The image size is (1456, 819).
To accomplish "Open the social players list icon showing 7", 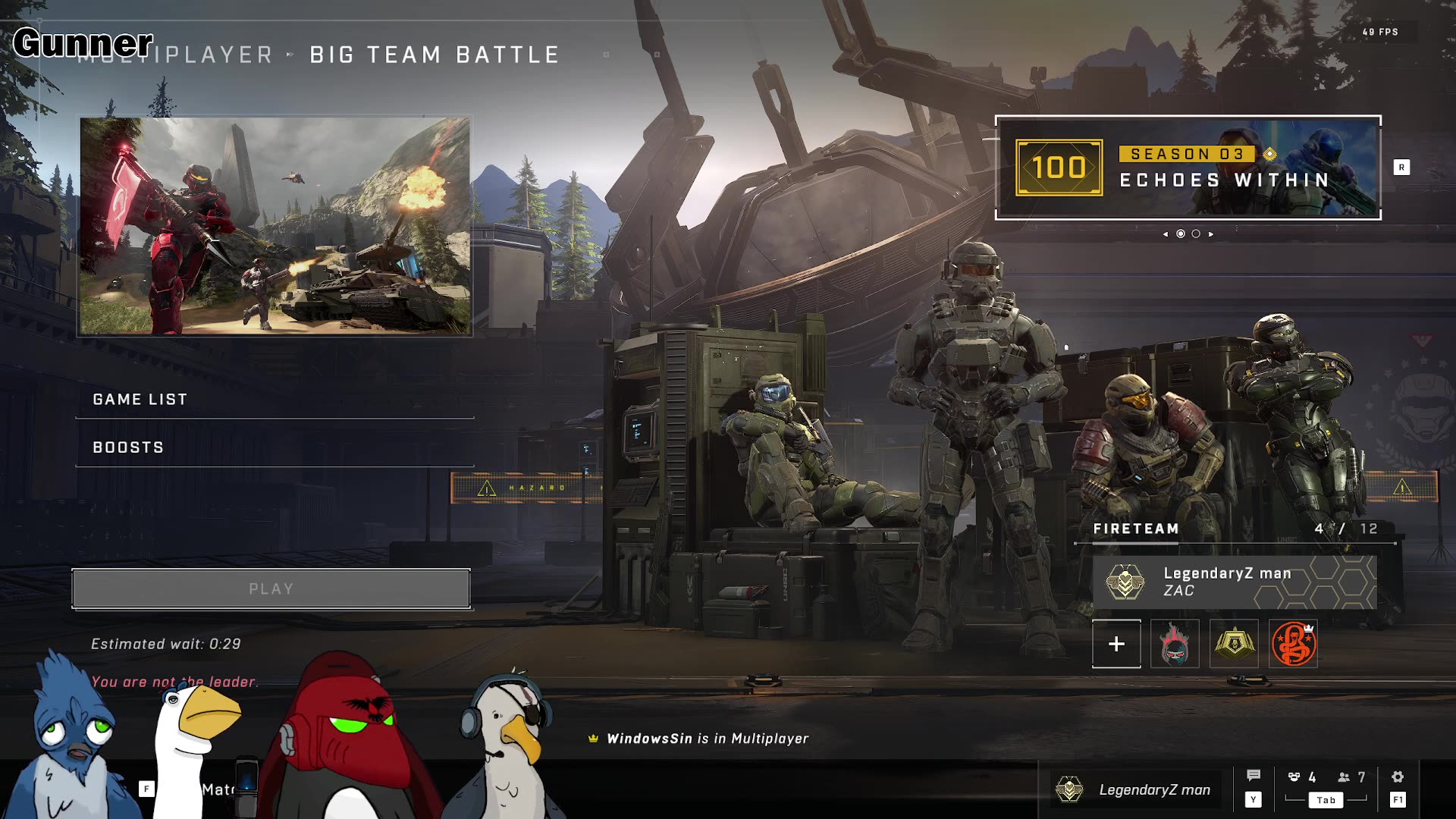I will coord(1342,776).
